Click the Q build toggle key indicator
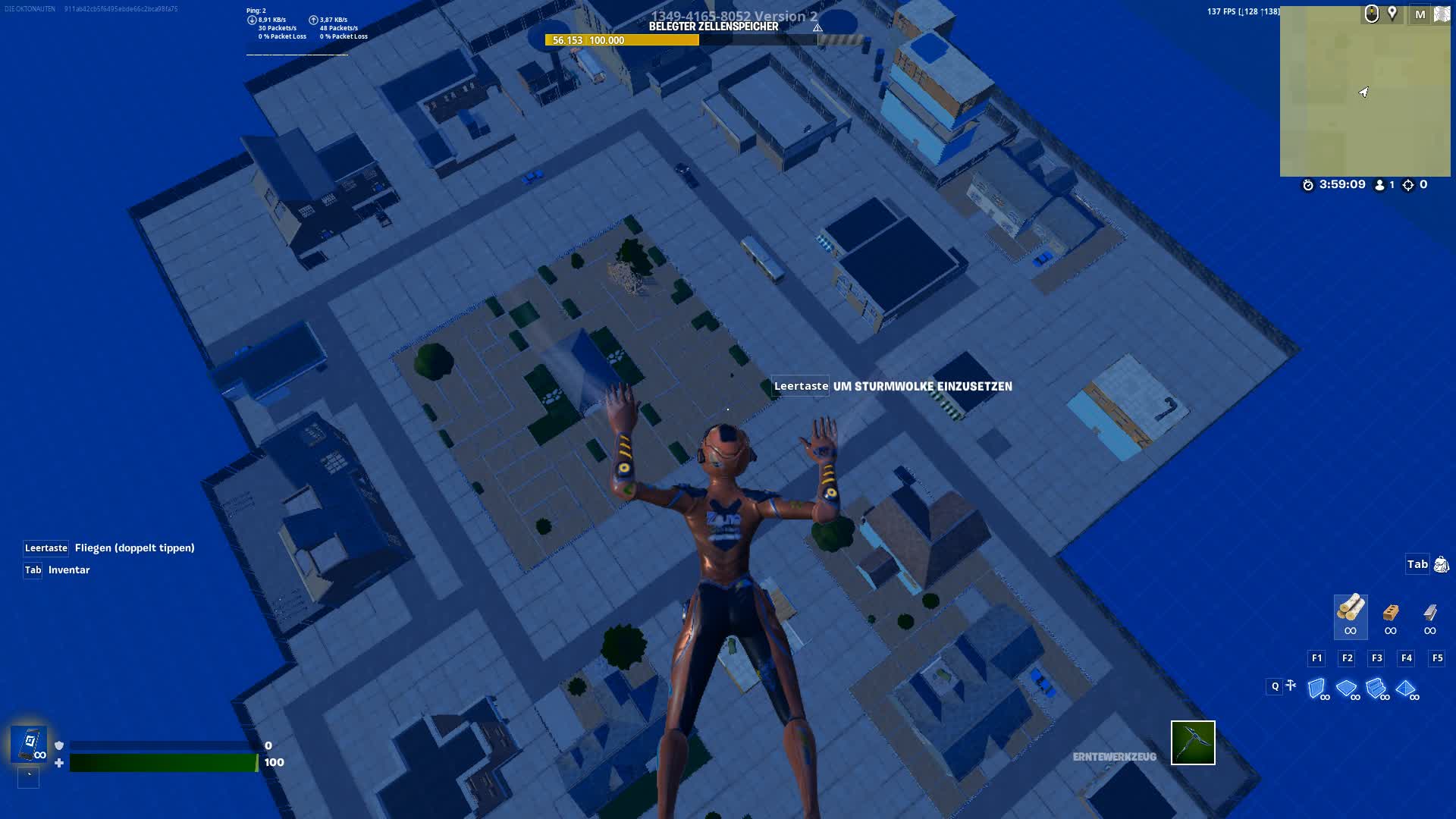 1275,686
